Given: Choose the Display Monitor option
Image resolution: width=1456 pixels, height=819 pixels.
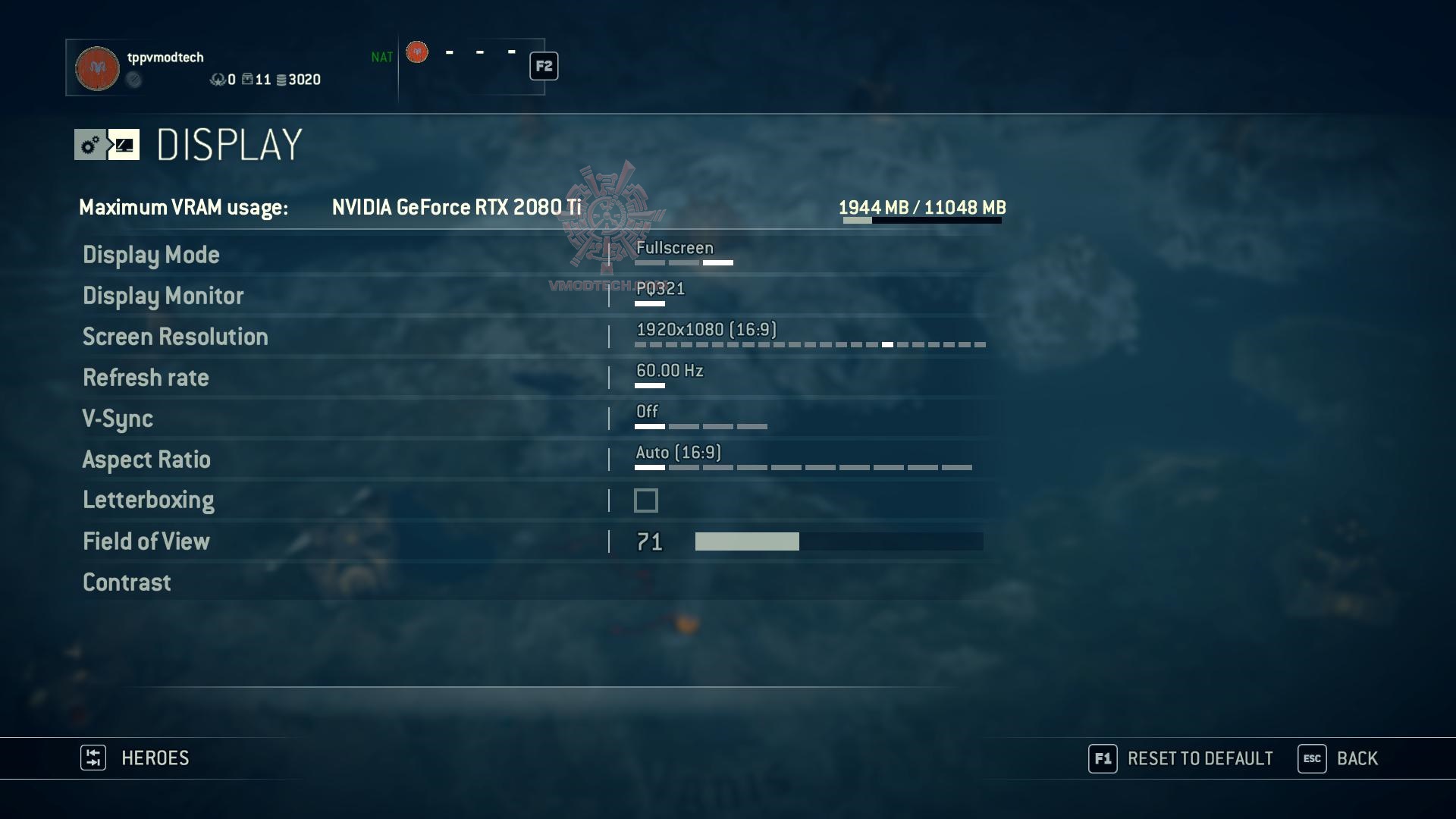Looking at the screenshot, I should 163,296.
